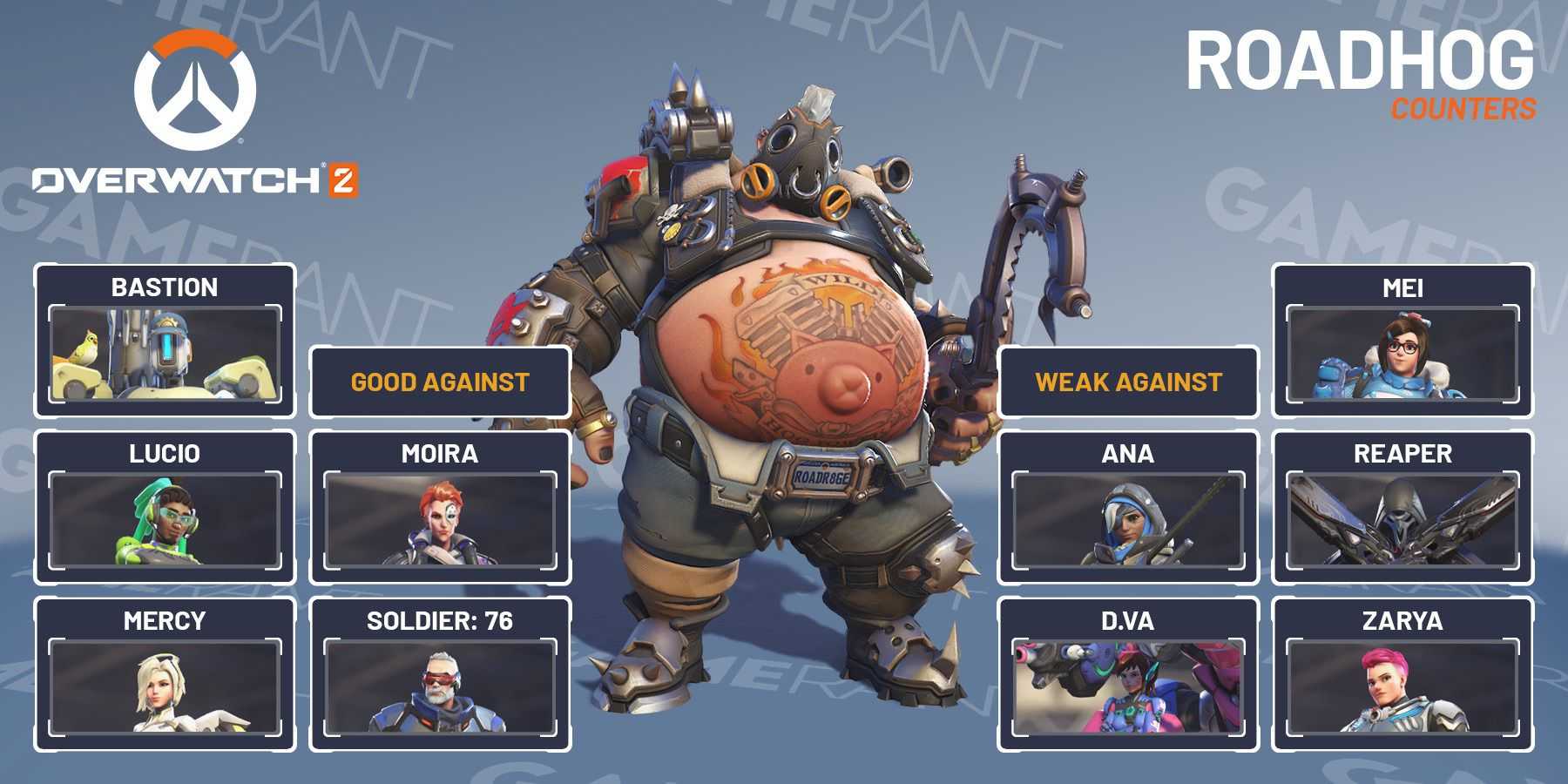Open the Zarya hero card
The width and height of the screenshot is (1568, 784).
point(1402,674)
